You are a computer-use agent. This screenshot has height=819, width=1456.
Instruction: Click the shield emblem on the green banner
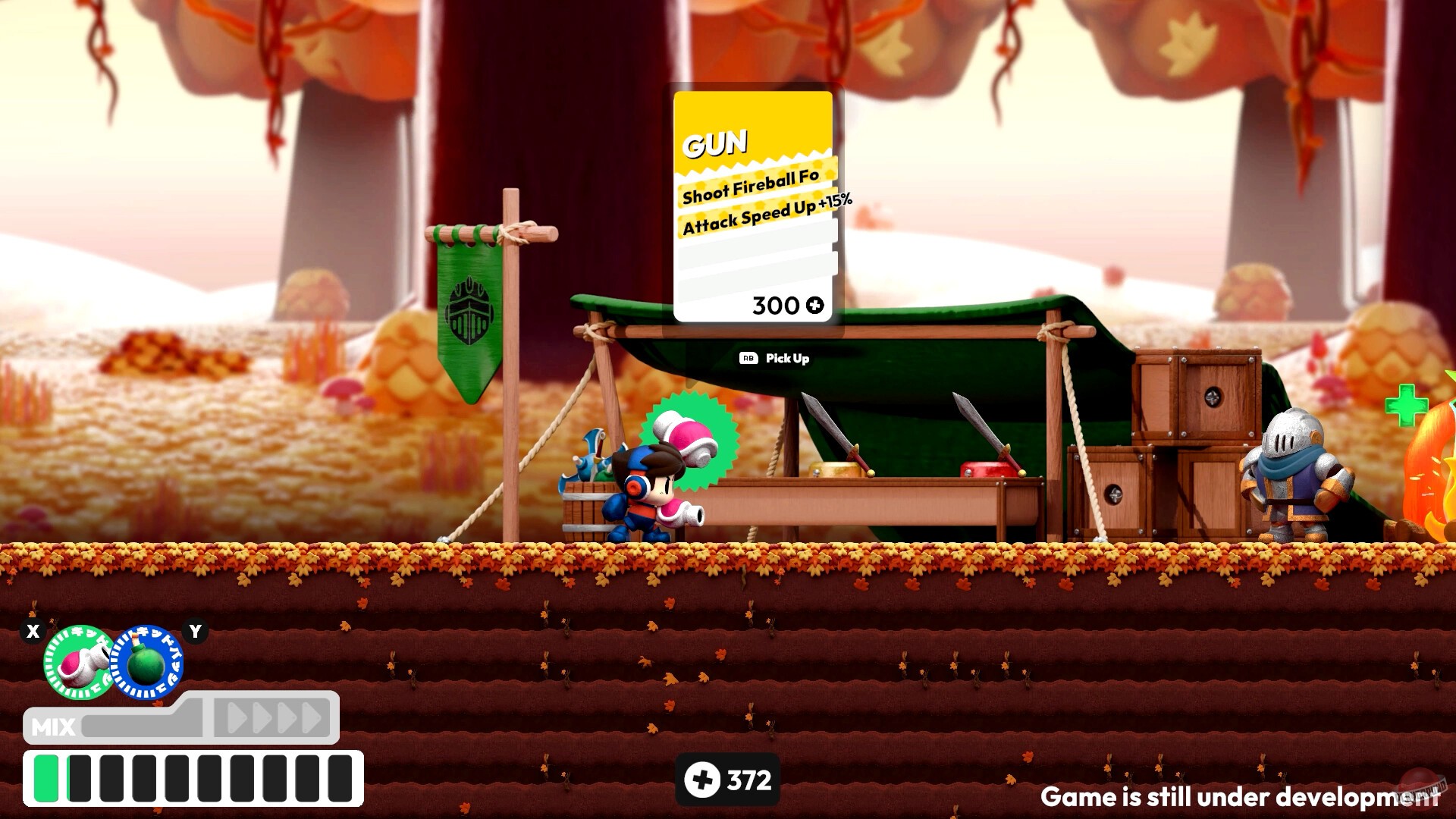[470, 311]
